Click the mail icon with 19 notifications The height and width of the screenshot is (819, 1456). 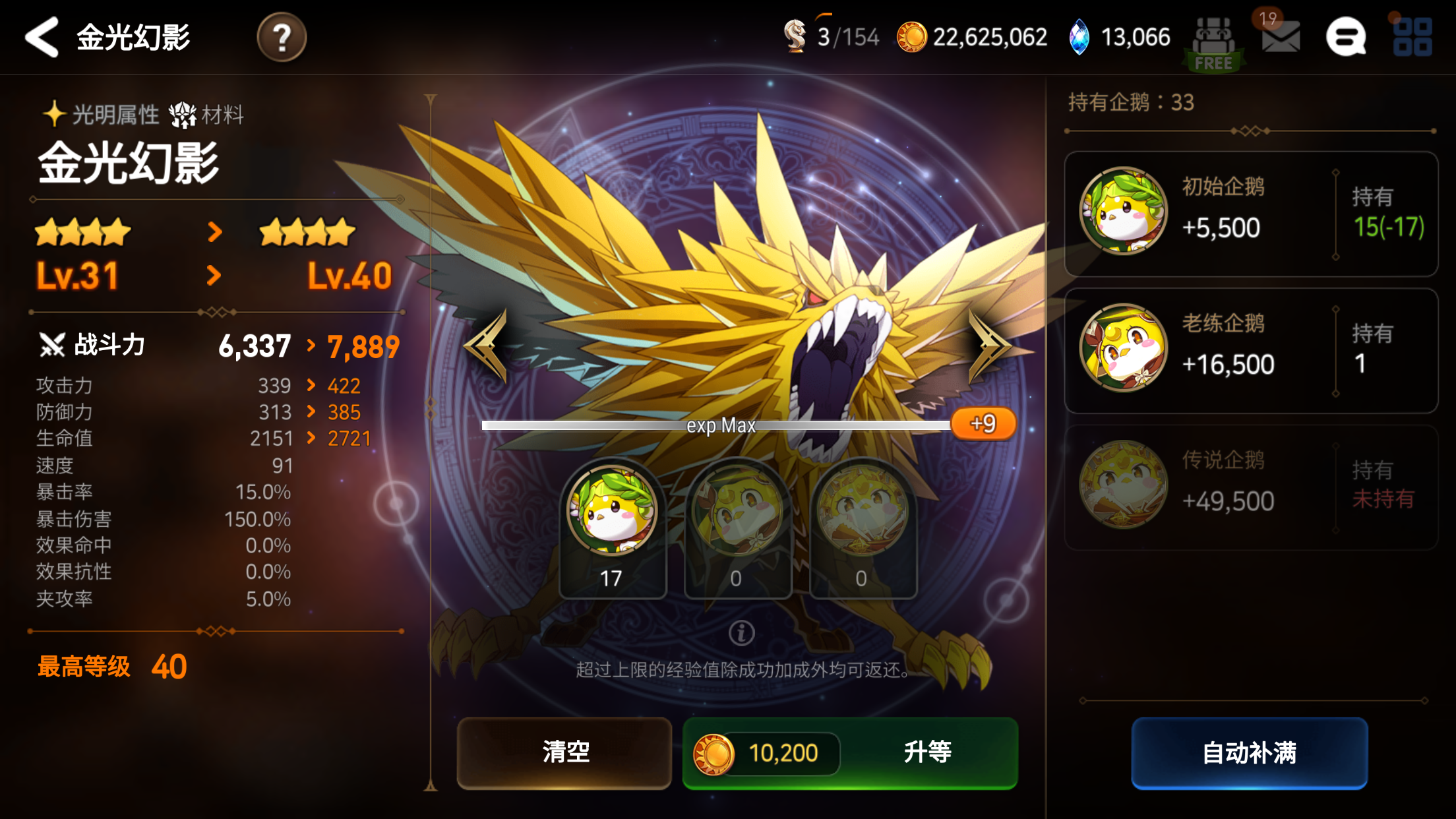click(x=1280, y=36)
